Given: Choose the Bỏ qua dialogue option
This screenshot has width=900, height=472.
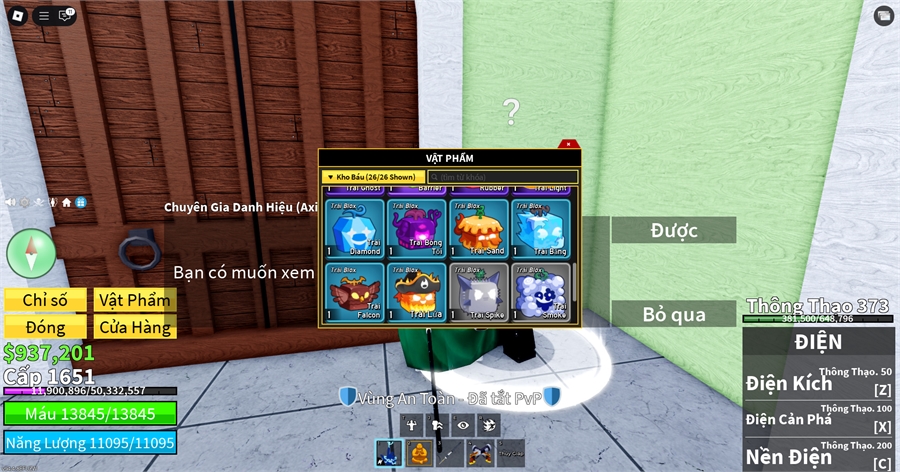Looking at the screenshot, I should click(x=673, y=314).
